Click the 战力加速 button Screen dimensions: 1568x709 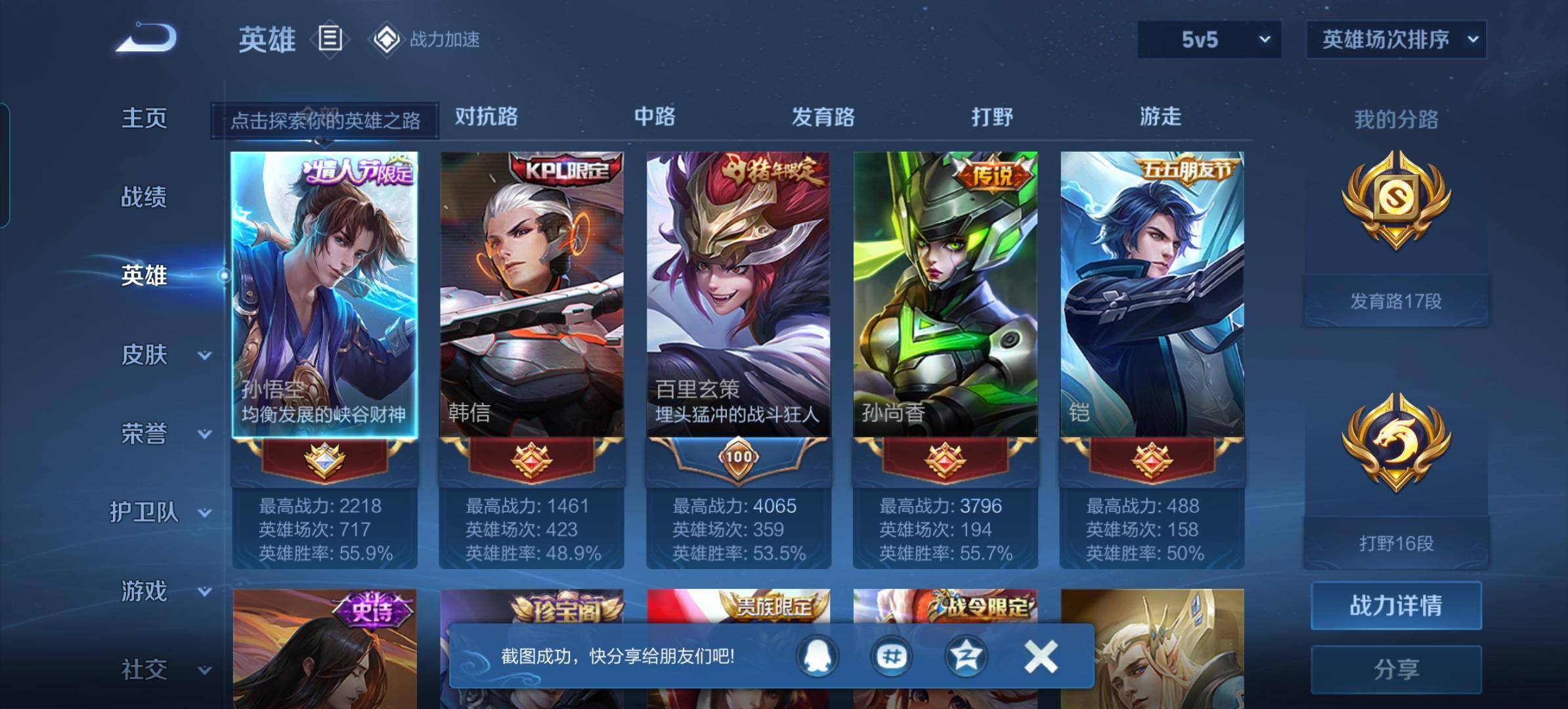click(x=427, y=39)
